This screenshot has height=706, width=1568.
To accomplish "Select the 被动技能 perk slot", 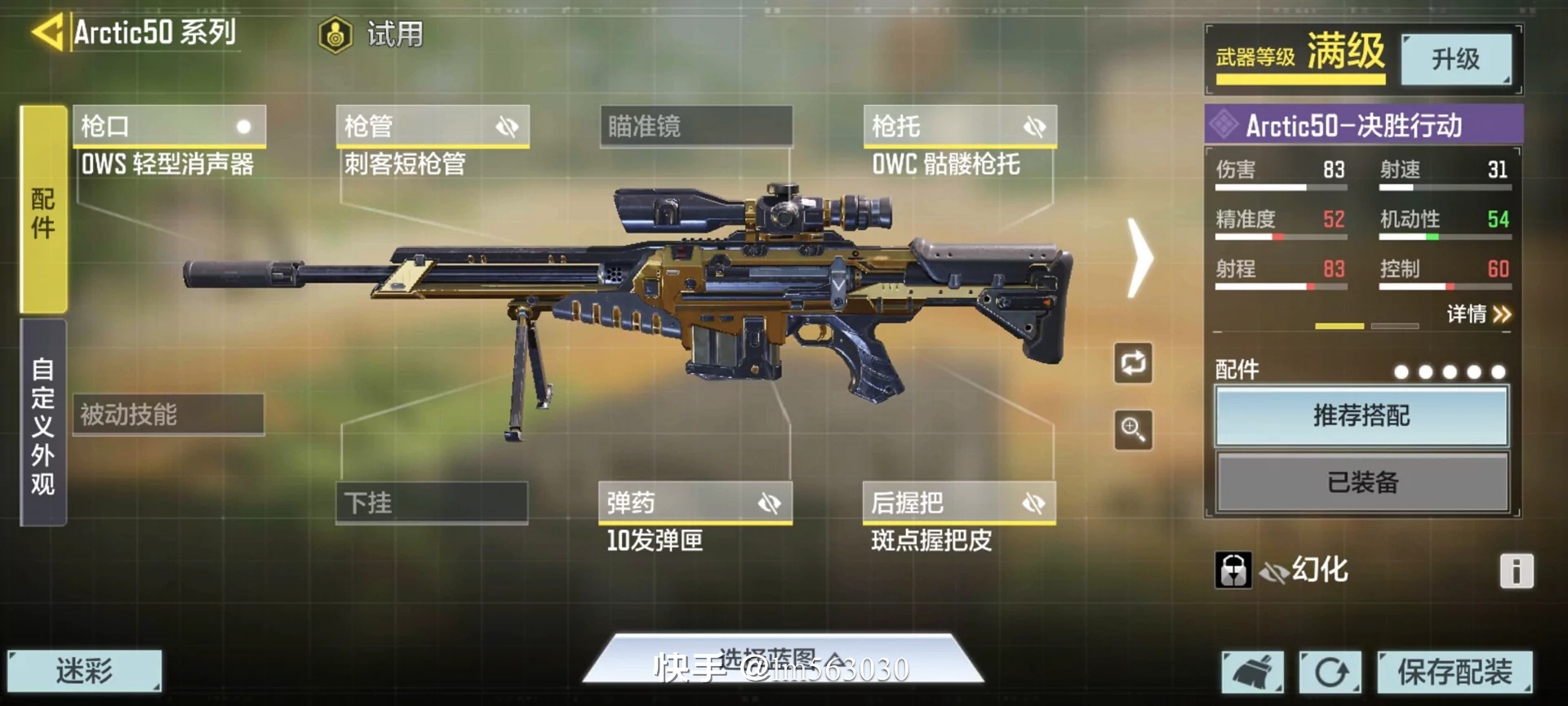I will click(168, 415).
